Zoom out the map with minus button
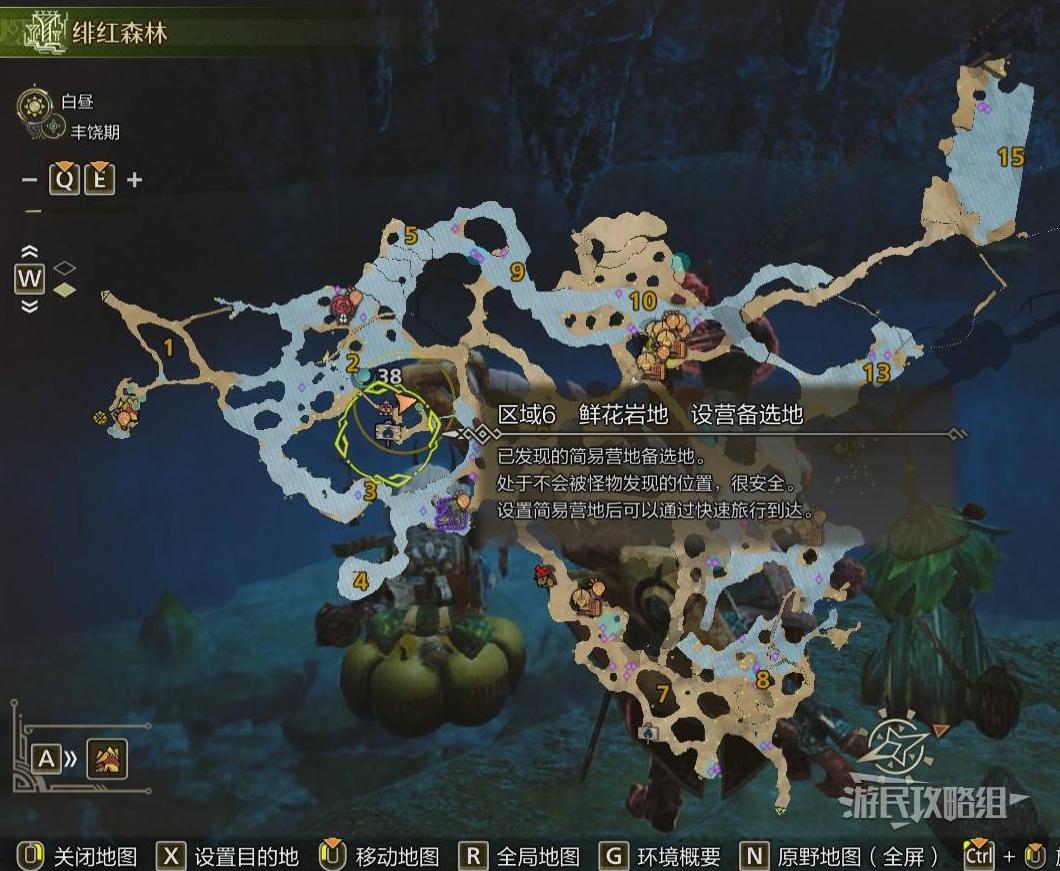1060x871 pixels. coord(30,180)
